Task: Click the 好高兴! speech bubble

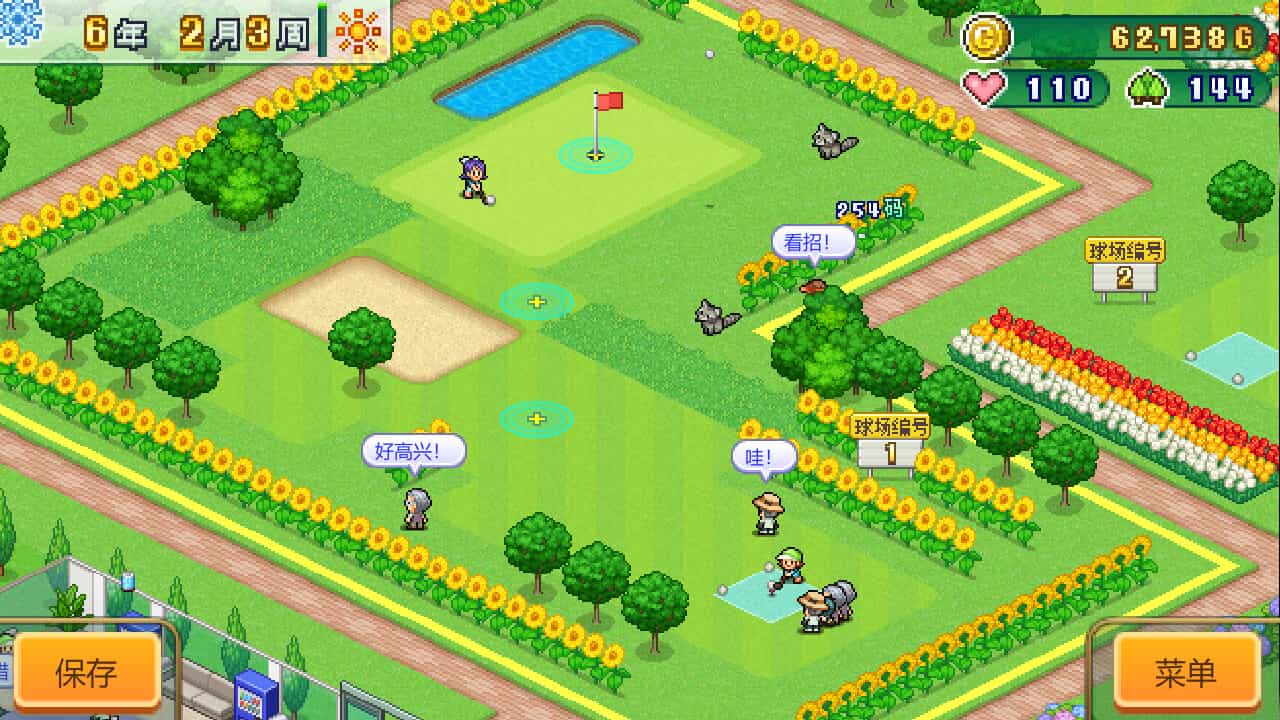Action: pos(414,451)
